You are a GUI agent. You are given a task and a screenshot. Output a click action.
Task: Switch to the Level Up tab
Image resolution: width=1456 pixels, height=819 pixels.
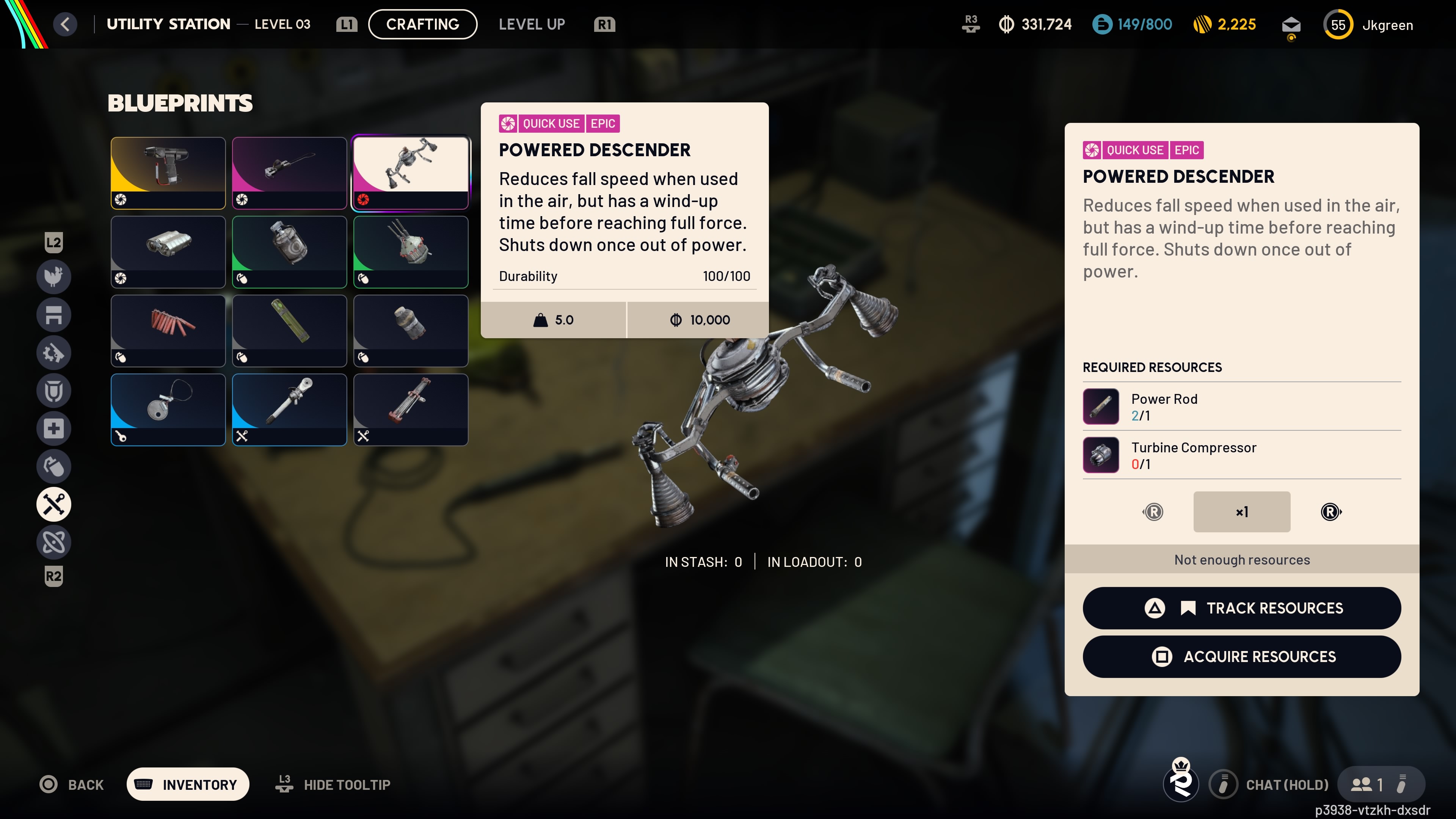point(531,24)
